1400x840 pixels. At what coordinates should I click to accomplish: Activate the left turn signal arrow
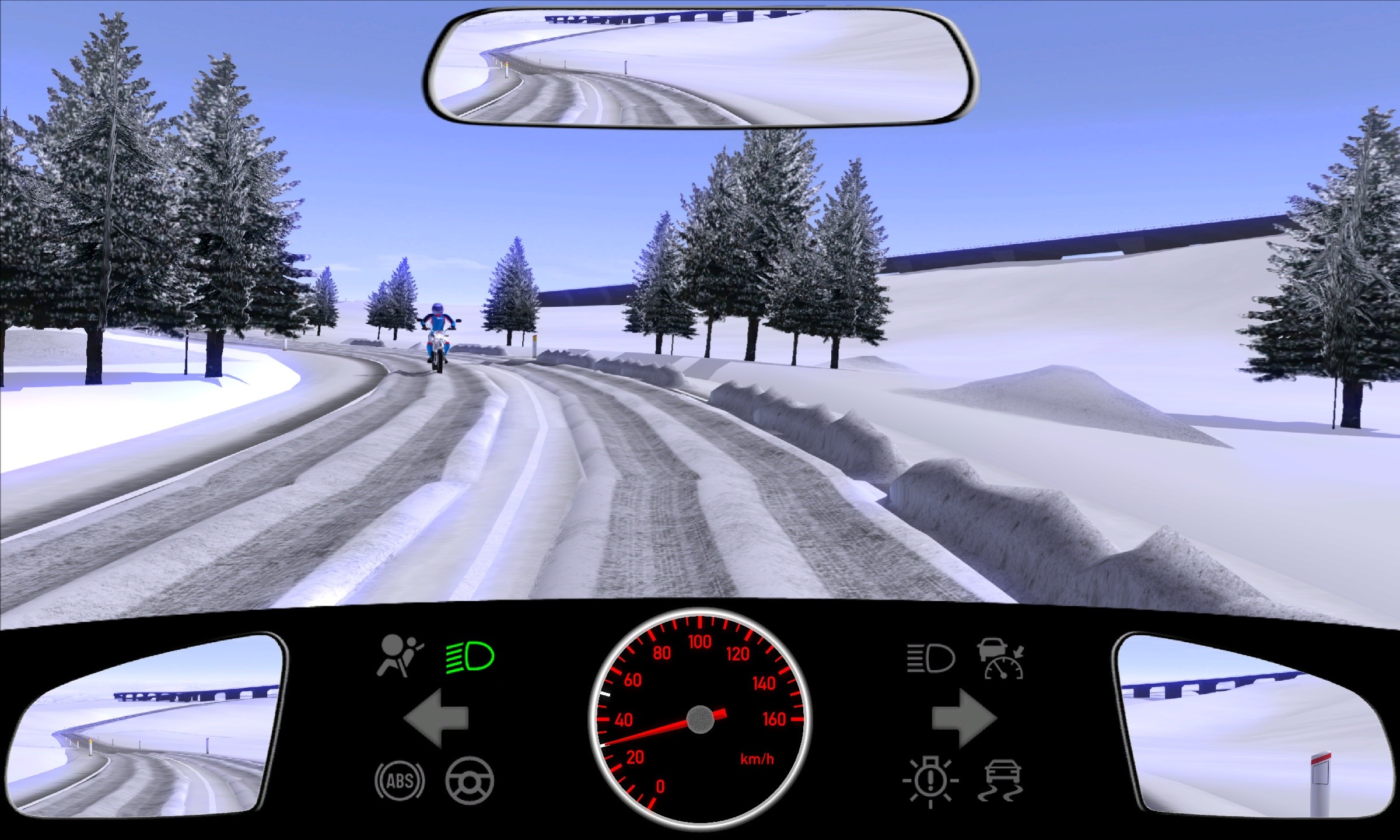pyautogui.click(x=436, y=719)
